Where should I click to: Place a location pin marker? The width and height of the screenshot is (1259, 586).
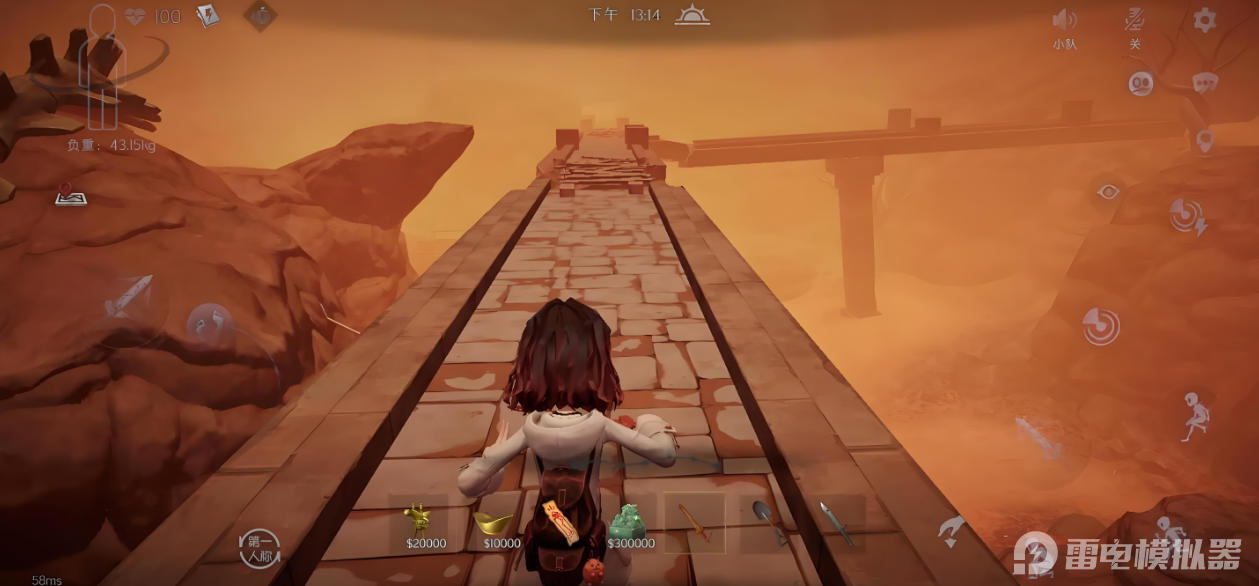[1204, 140]
